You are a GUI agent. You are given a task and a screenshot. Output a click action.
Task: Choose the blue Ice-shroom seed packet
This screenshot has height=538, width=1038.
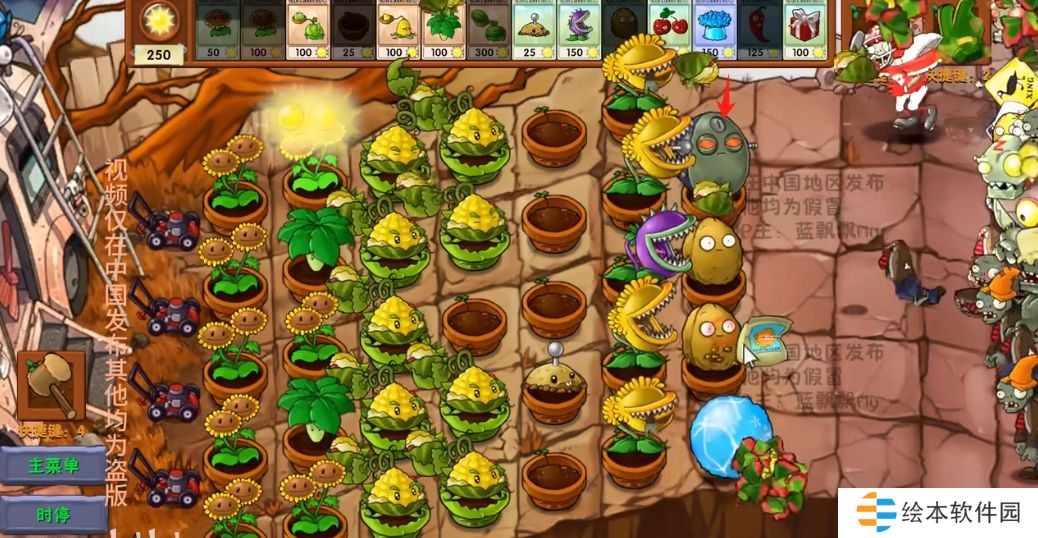click(713, 31)
